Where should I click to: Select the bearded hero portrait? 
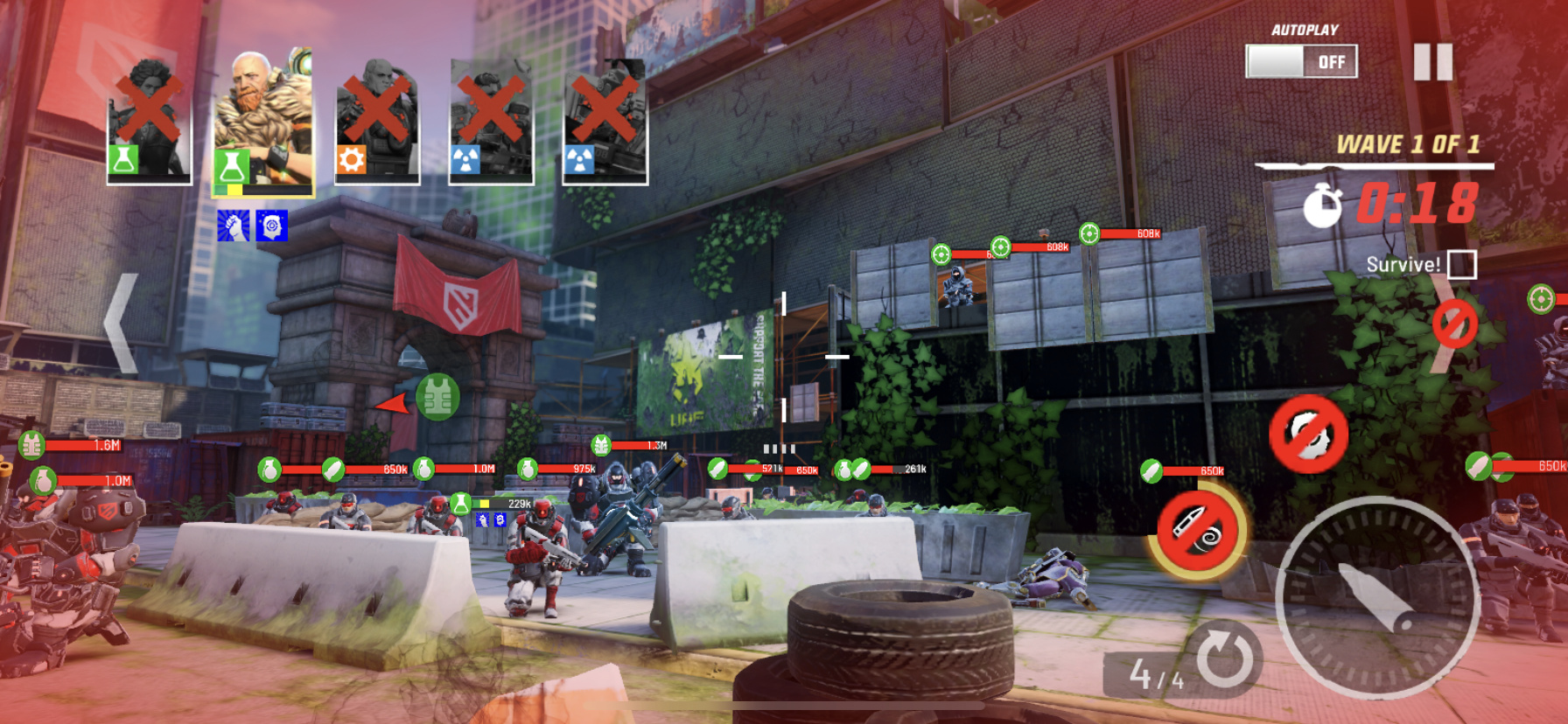[263, 122]
